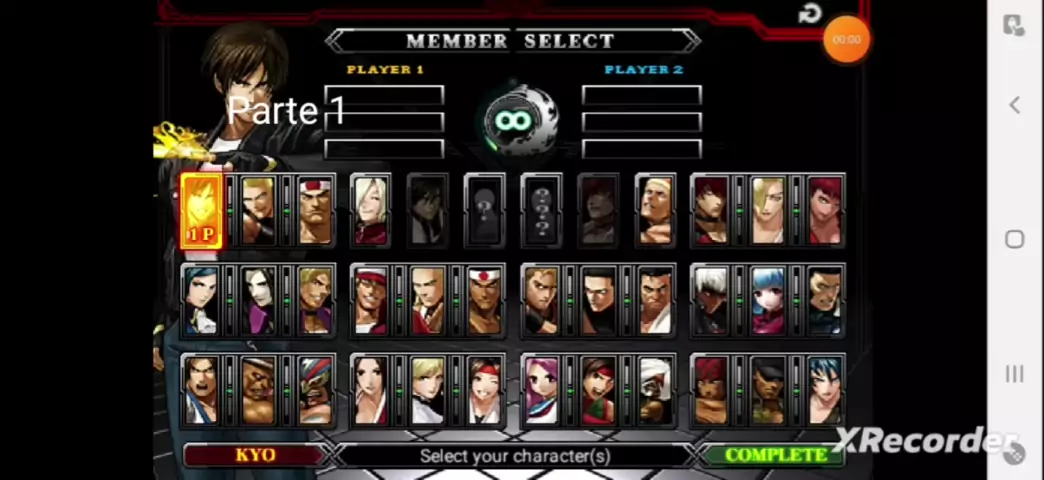This screenshot has height=480, width=1044.
Task: Tap the Android back arrow
Action: [x=1014, y=105]
